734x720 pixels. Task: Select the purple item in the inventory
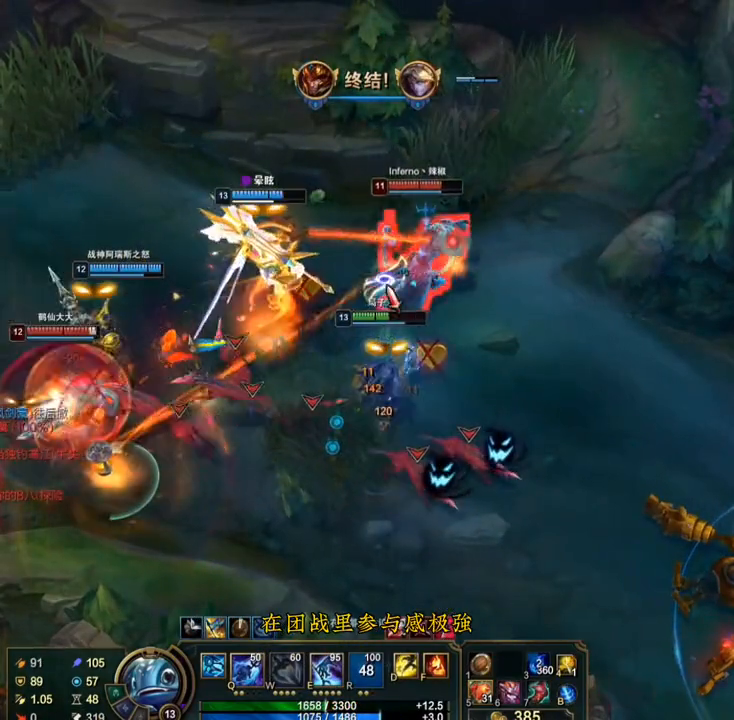[511, 692]
